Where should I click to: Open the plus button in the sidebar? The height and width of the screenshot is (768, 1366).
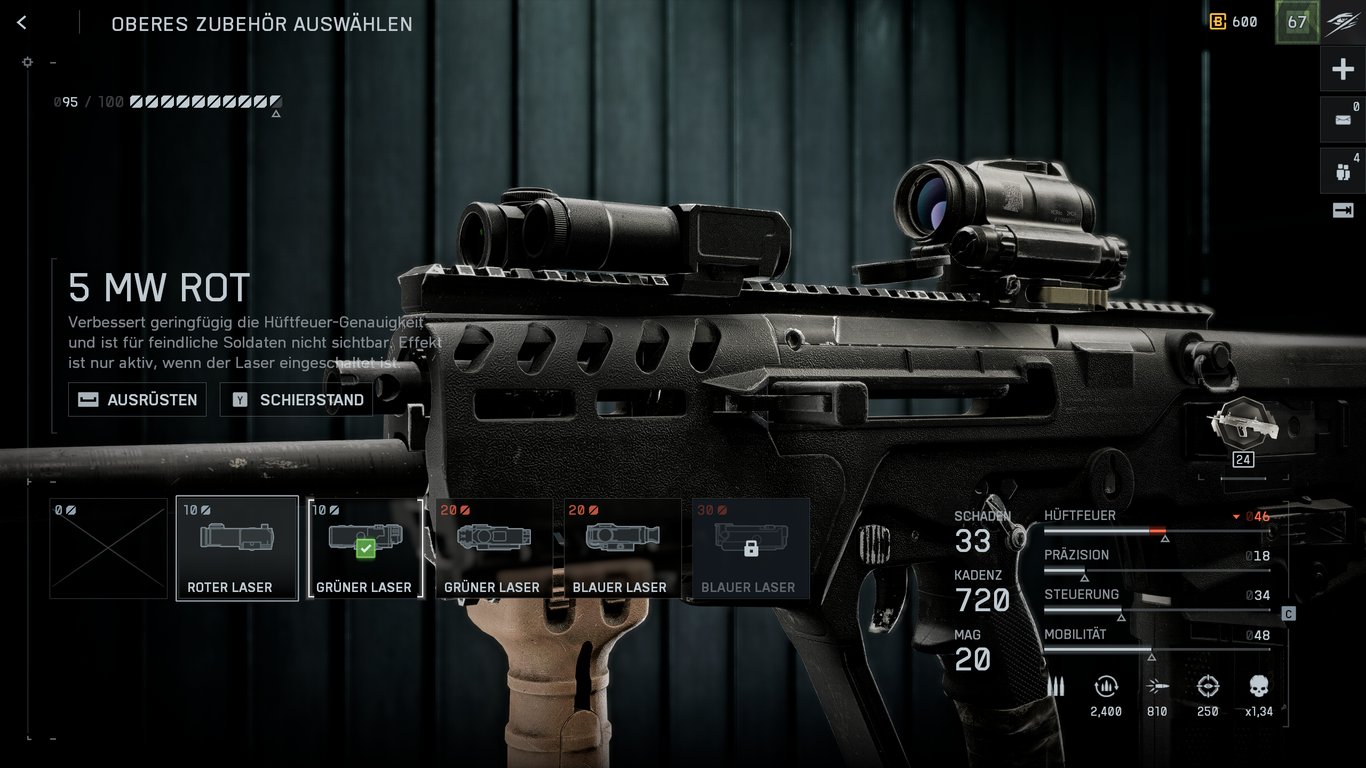click(x=1342, y=70)
